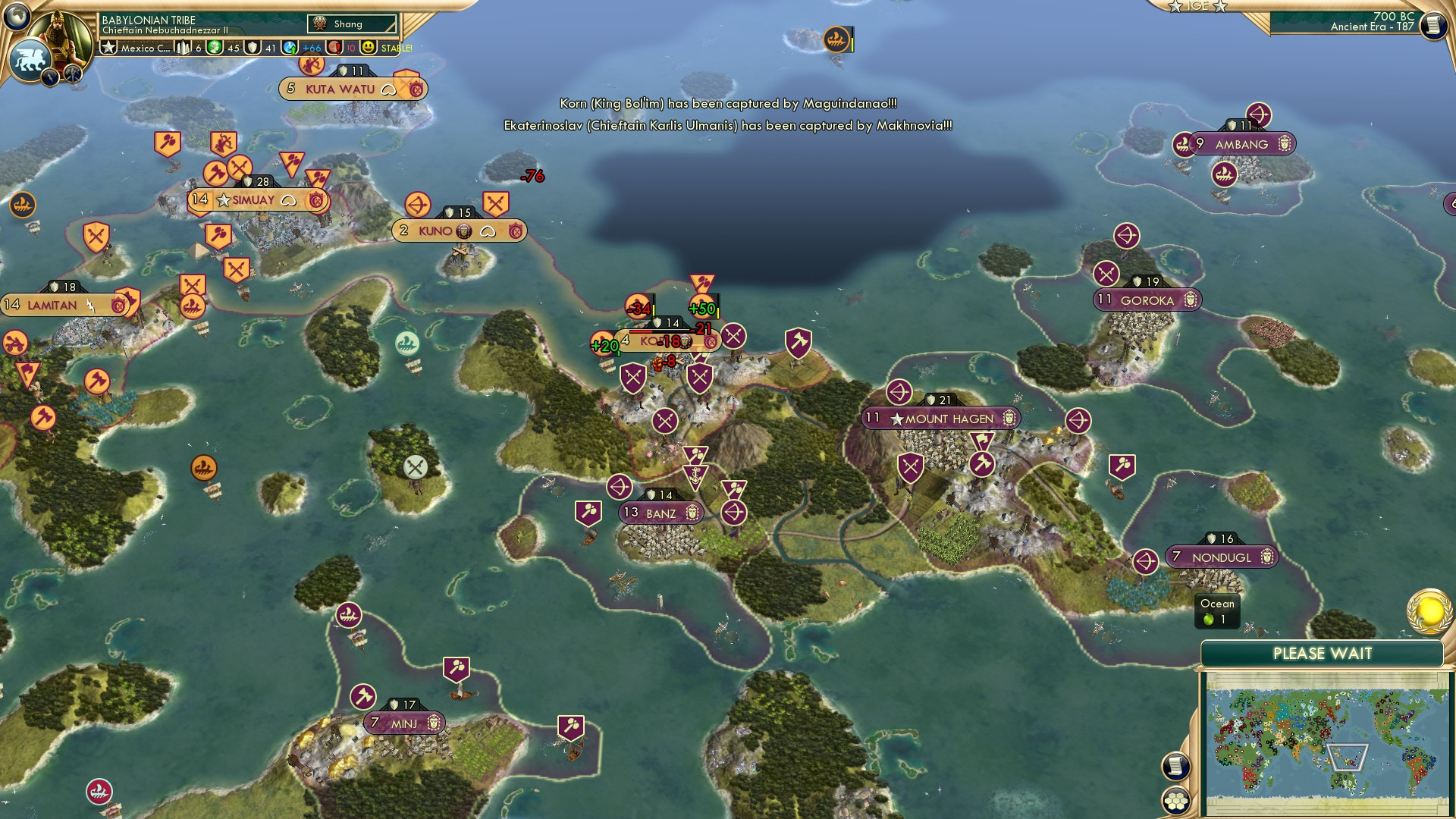Open the Mount Hagen city screen
This screenshot has height=819, width=1456.
pyautogui.click(x=938, y=418)
